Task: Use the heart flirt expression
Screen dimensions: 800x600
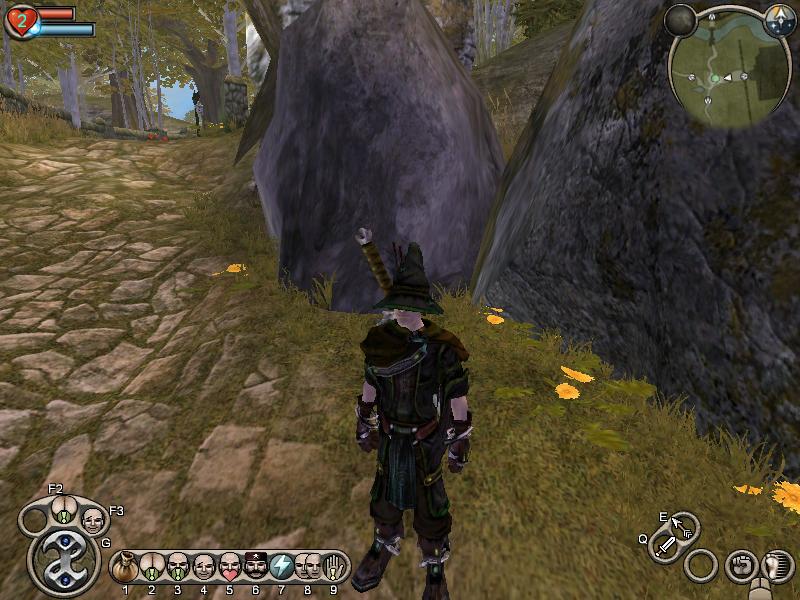Action: click(230, 567)
